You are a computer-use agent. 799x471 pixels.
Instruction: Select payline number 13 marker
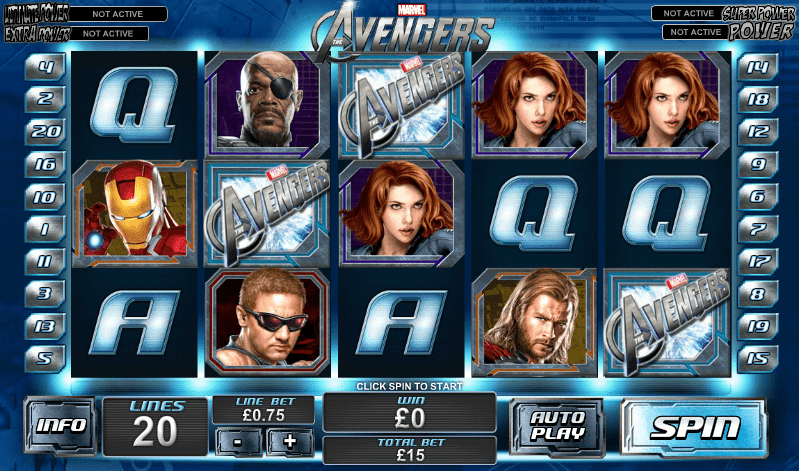(x=45, y=326)
